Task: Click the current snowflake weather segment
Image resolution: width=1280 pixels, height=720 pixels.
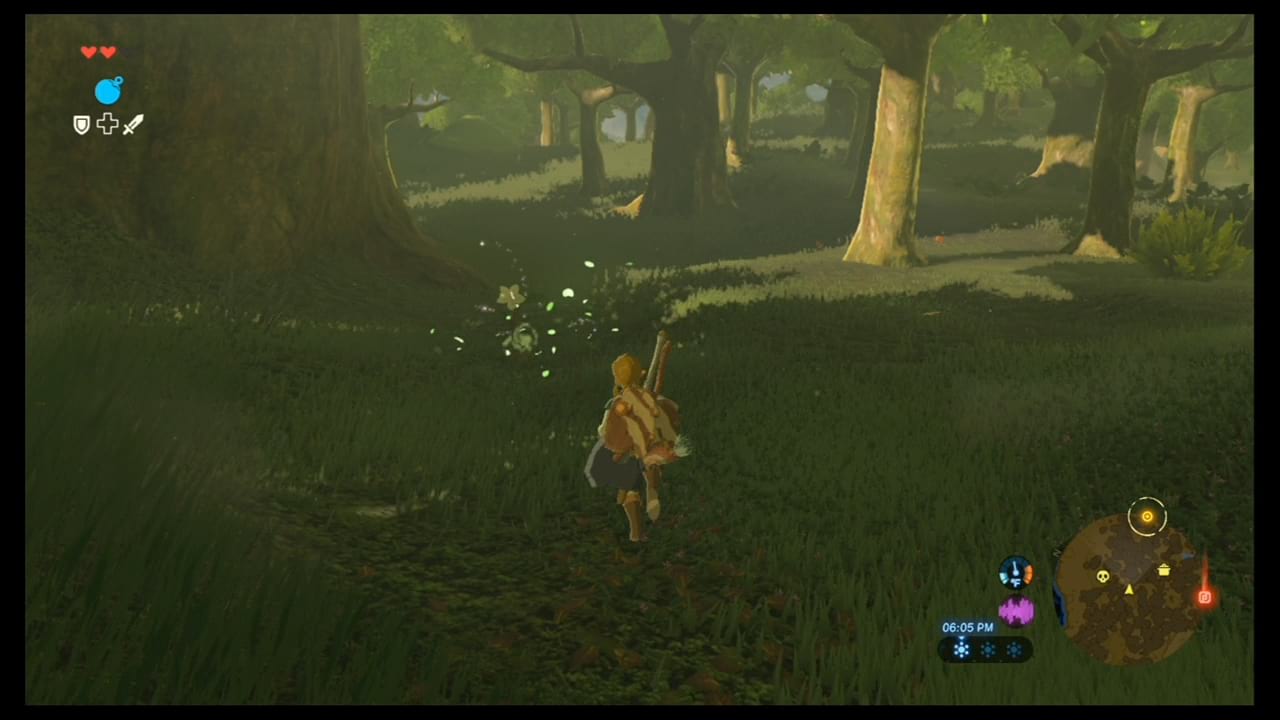Action: [x=961, y=648]
